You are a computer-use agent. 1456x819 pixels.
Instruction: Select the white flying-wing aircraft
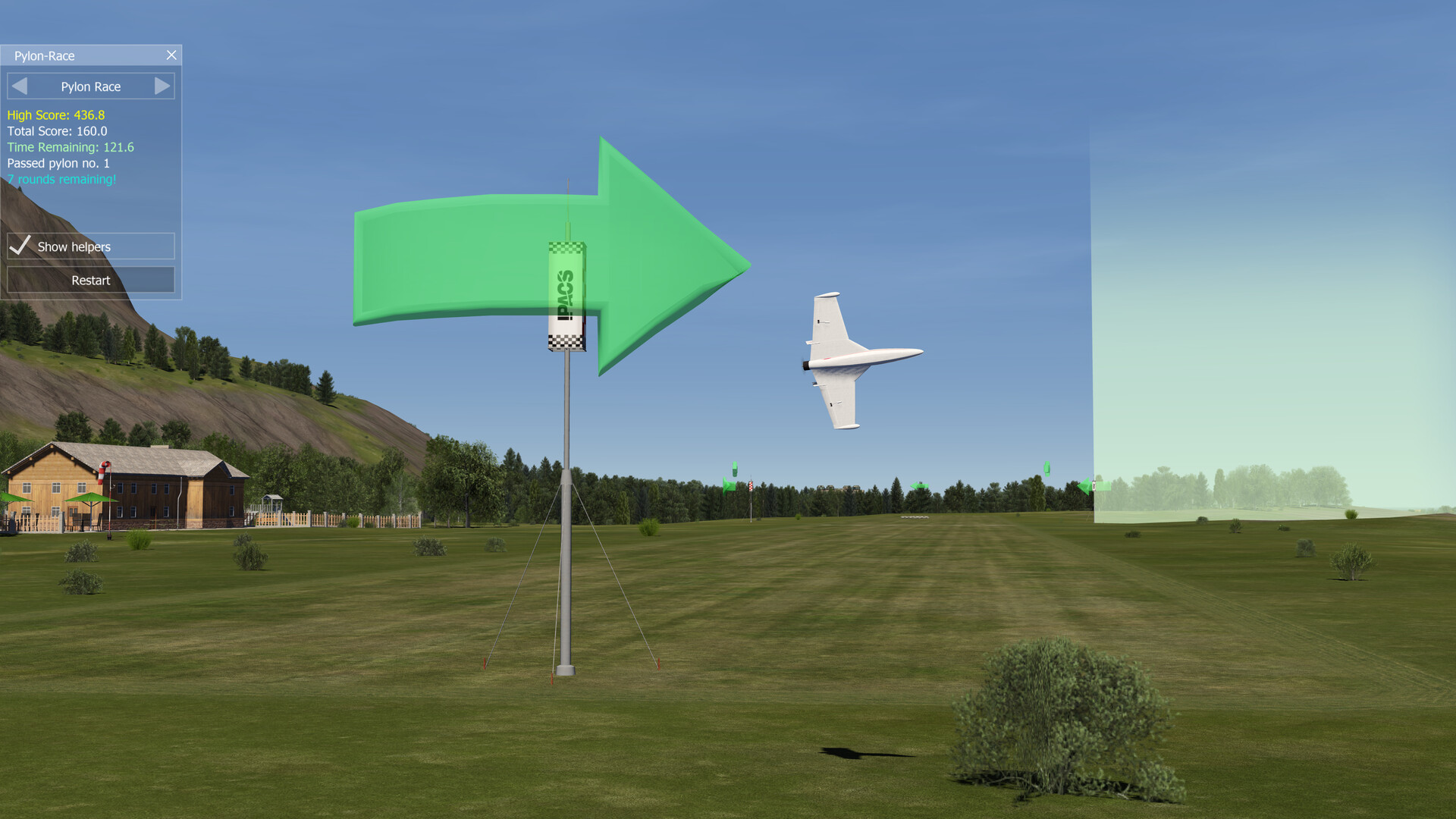coord(849,356)
